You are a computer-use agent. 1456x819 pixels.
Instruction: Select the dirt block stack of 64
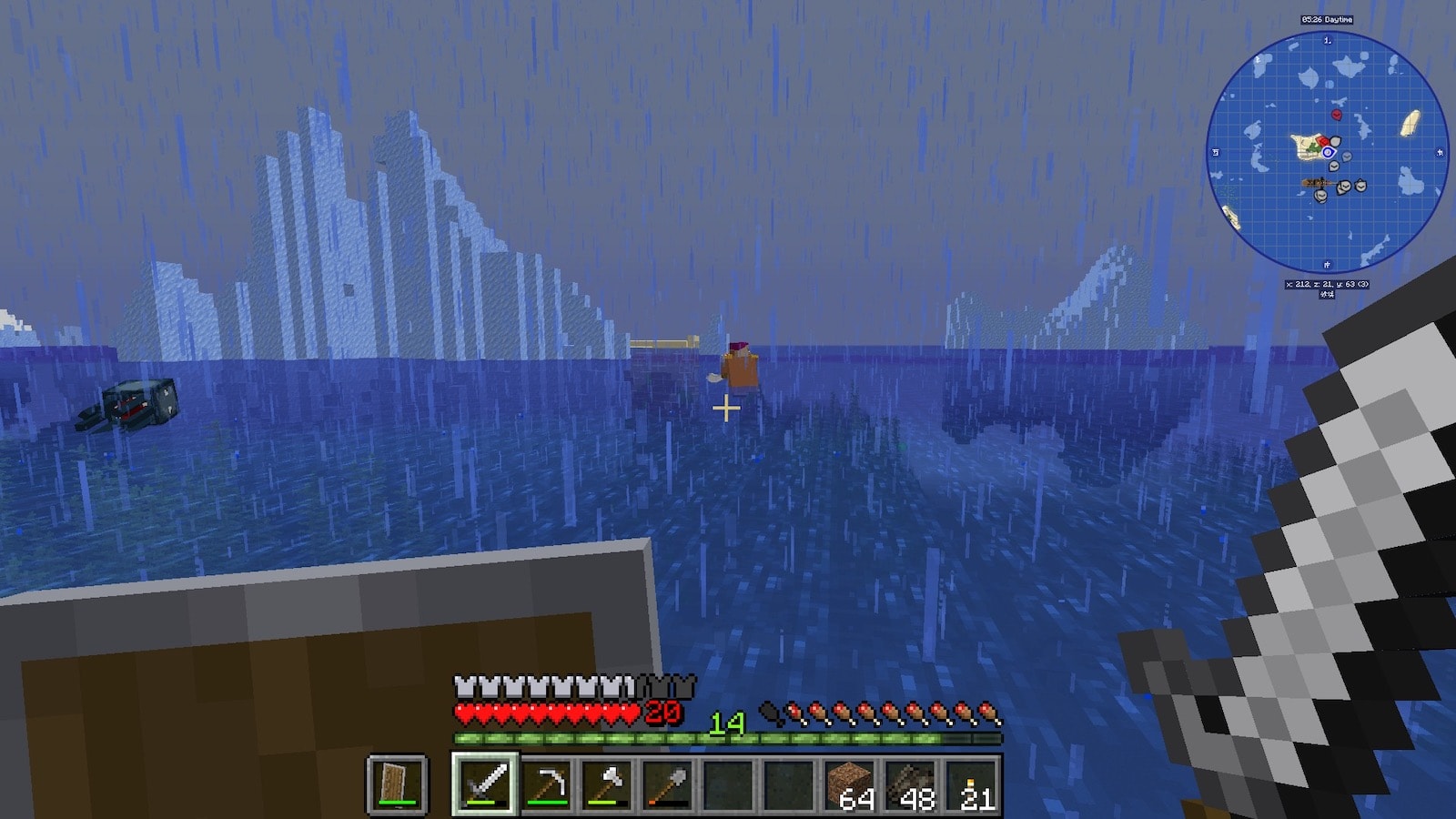[851, 784]
